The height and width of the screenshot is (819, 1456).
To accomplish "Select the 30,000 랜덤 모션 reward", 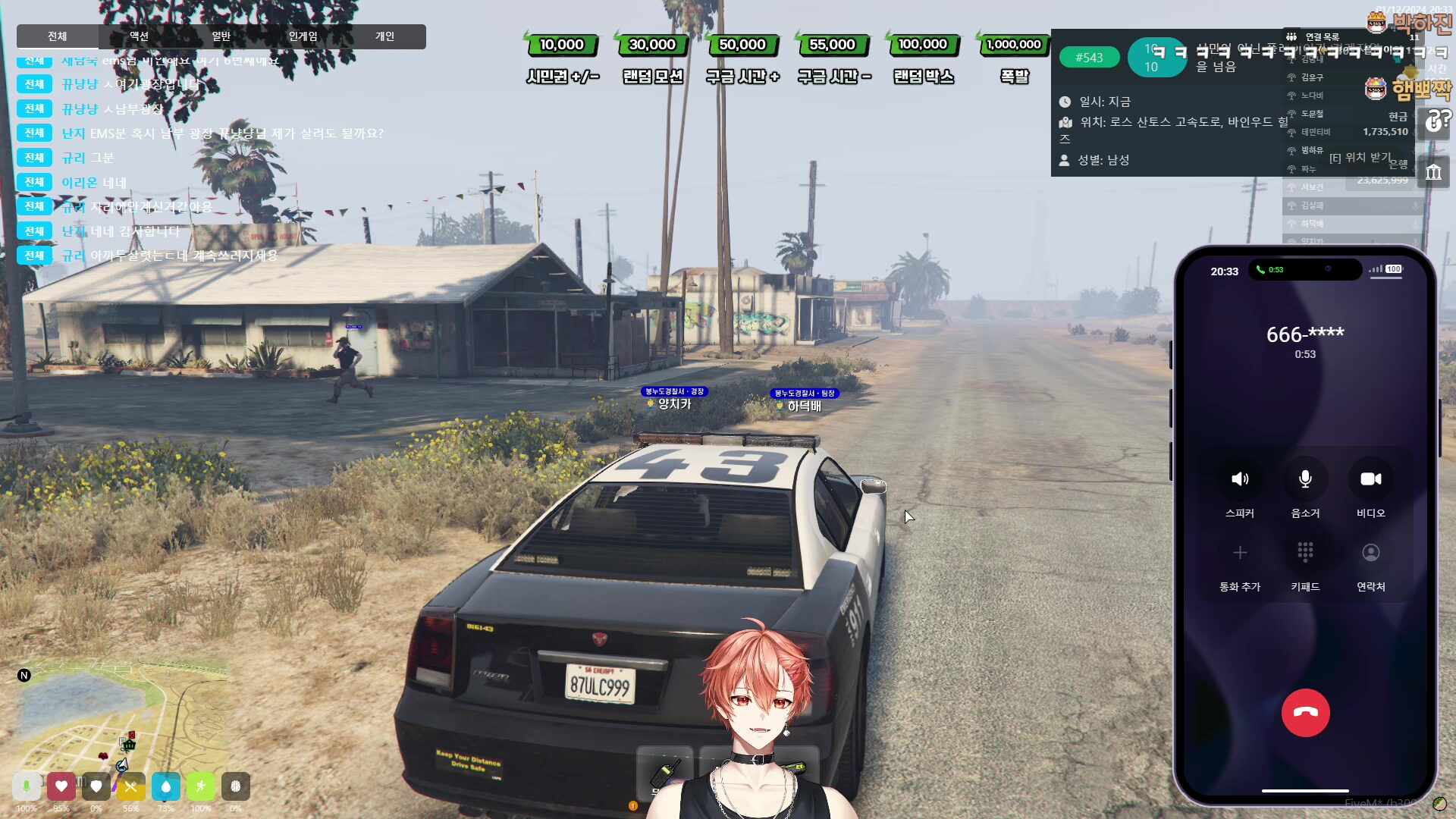I will coord(652,45).
